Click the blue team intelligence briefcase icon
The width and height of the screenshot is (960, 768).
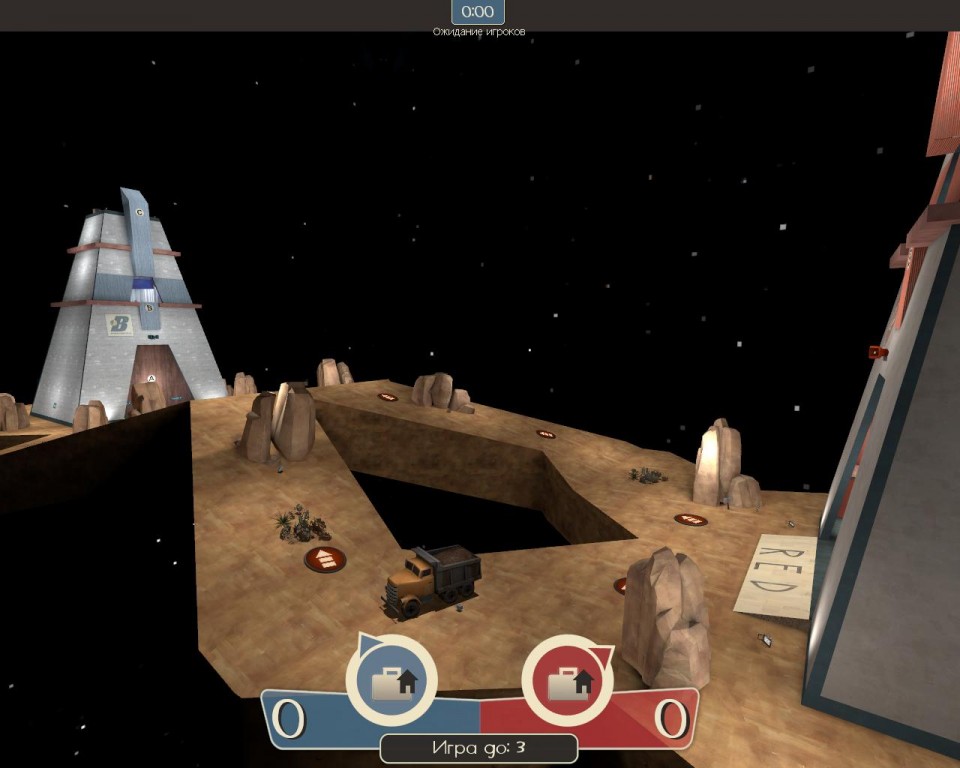(392, 681)
